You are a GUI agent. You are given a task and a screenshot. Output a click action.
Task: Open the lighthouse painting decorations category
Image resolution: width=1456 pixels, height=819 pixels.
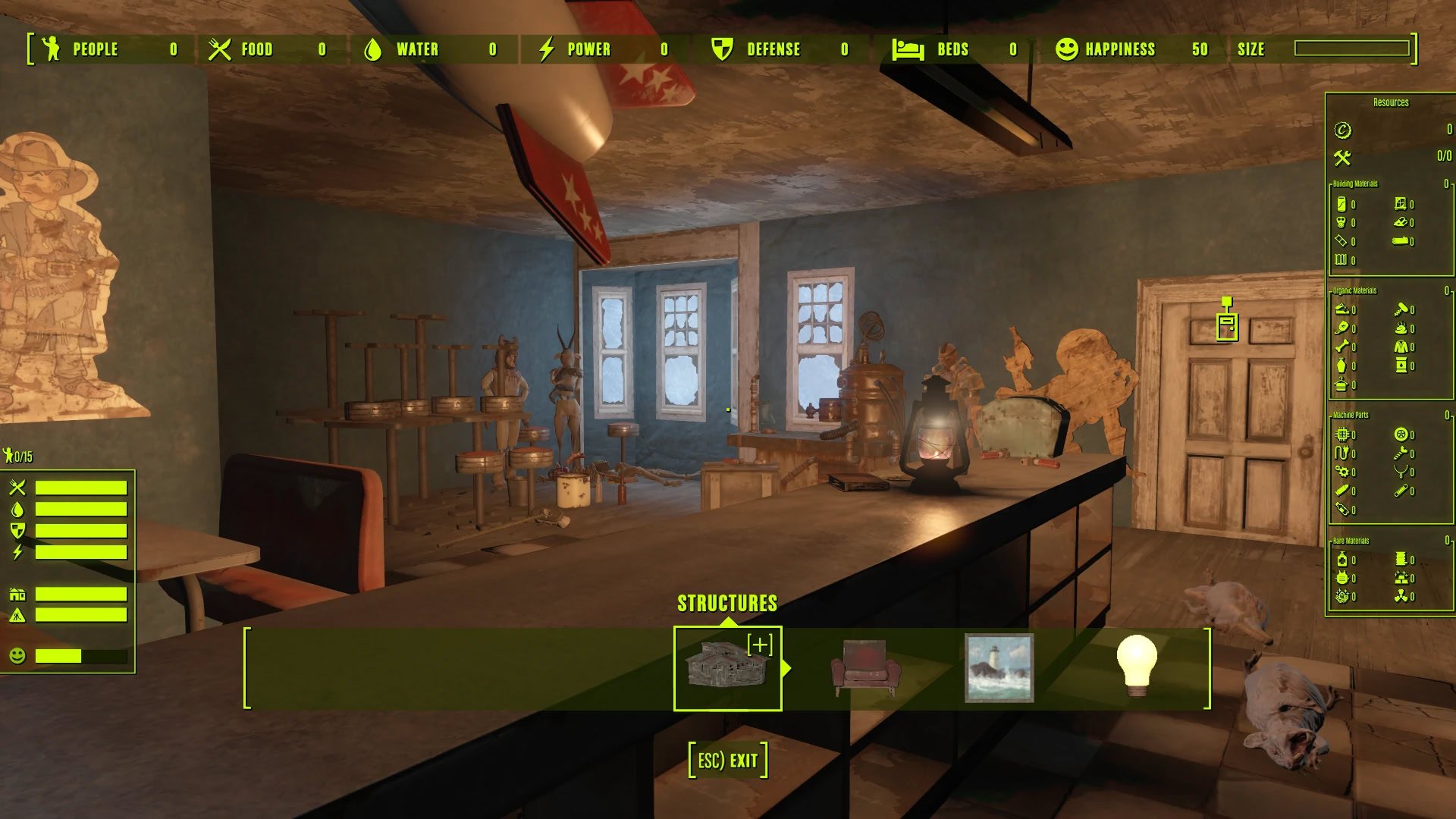pos(999,668)
